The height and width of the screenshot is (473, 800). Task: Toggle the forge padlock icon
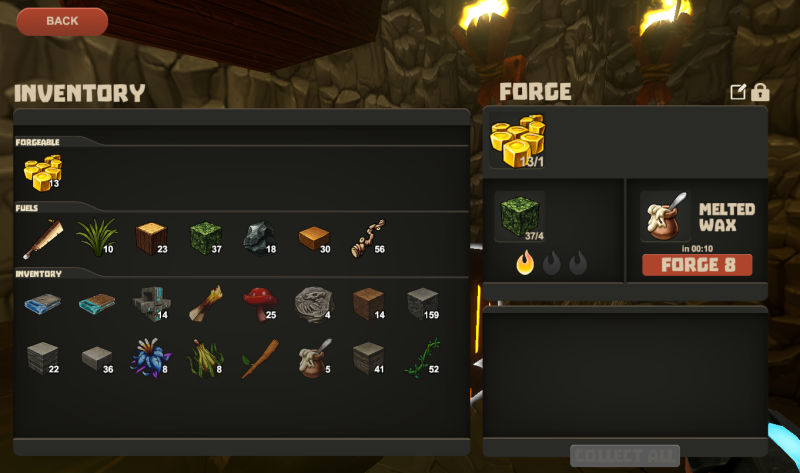[760, 92]
